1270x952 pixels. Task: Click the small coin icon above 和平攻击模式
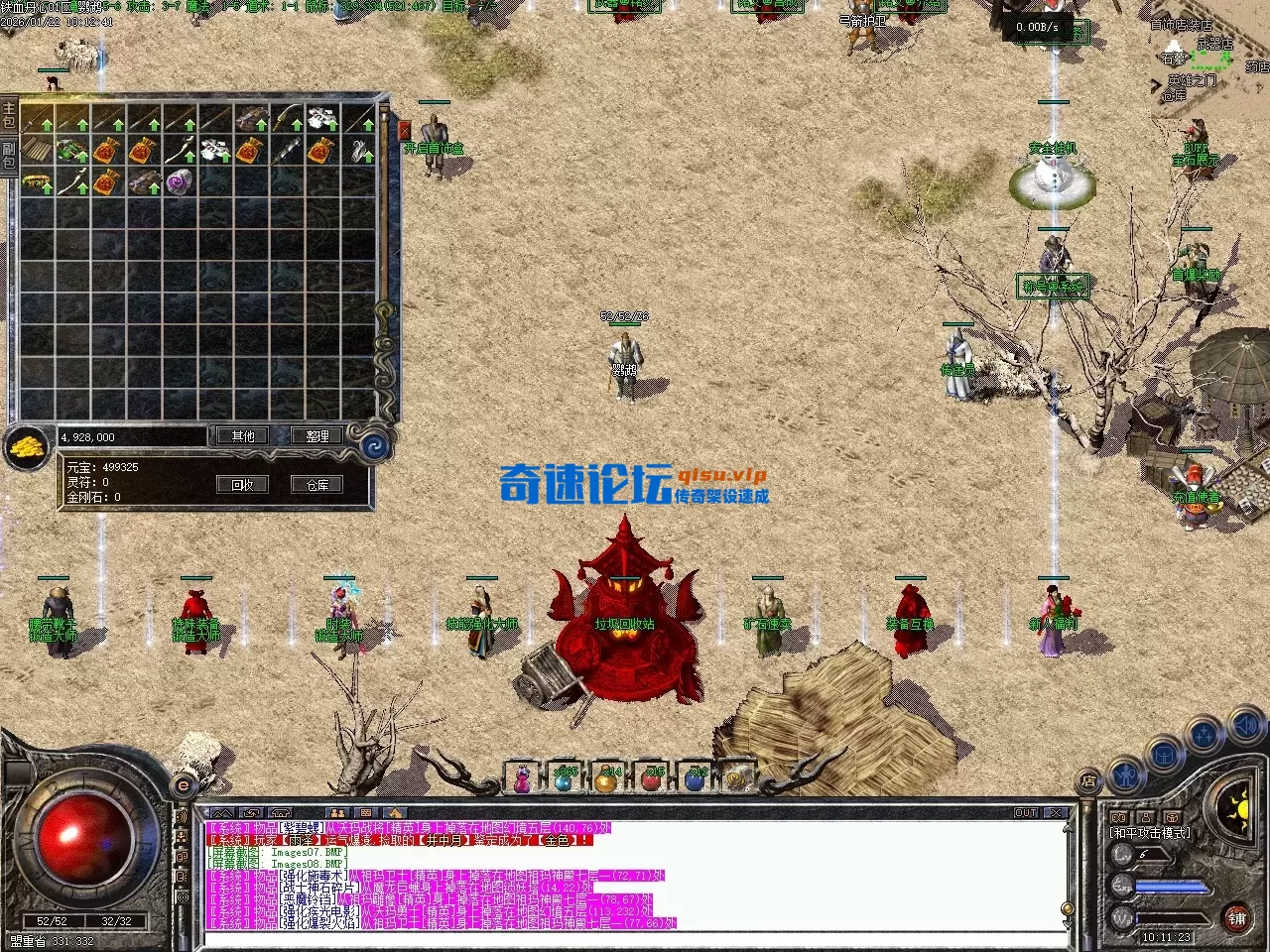1117,817
